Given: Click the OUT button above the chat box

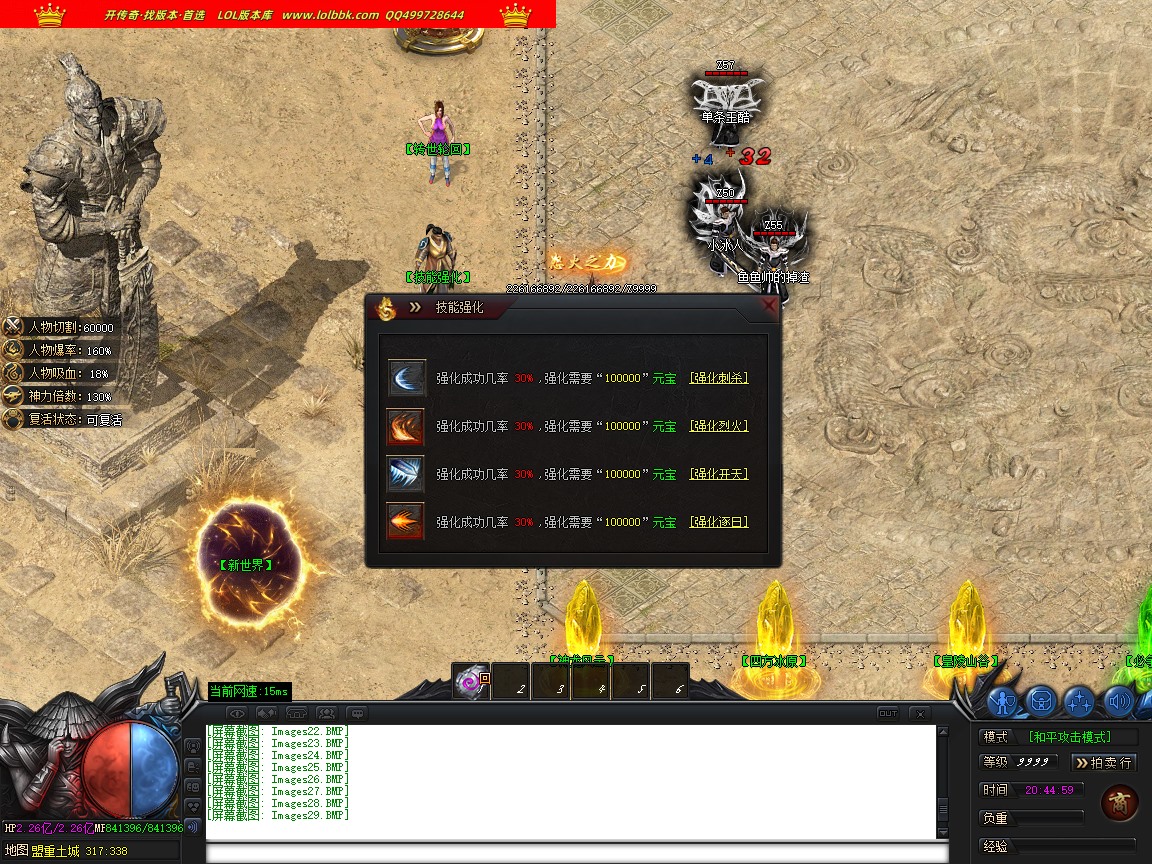Looking at the screenshot, I should (x=887, y=713).
